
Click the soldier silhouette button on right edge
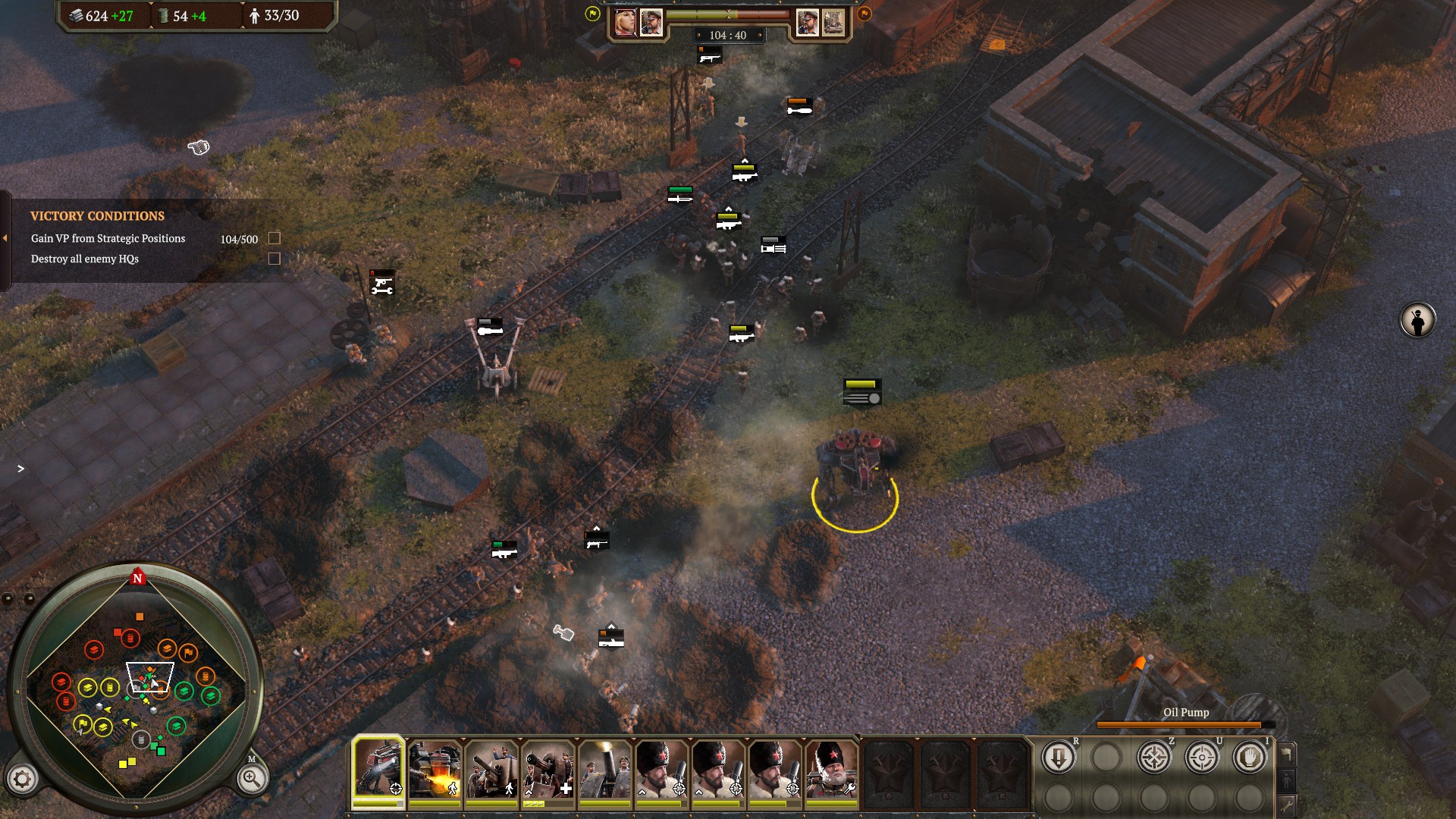[x=1417, y=321]
